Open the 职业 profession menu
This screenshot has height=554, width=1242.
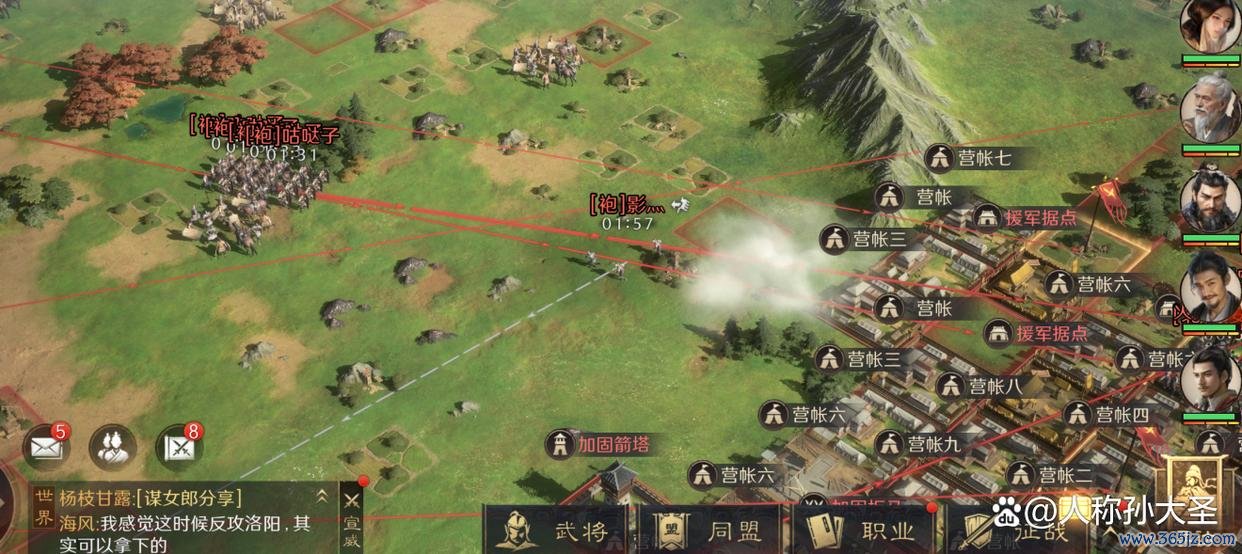click(862, 531)
